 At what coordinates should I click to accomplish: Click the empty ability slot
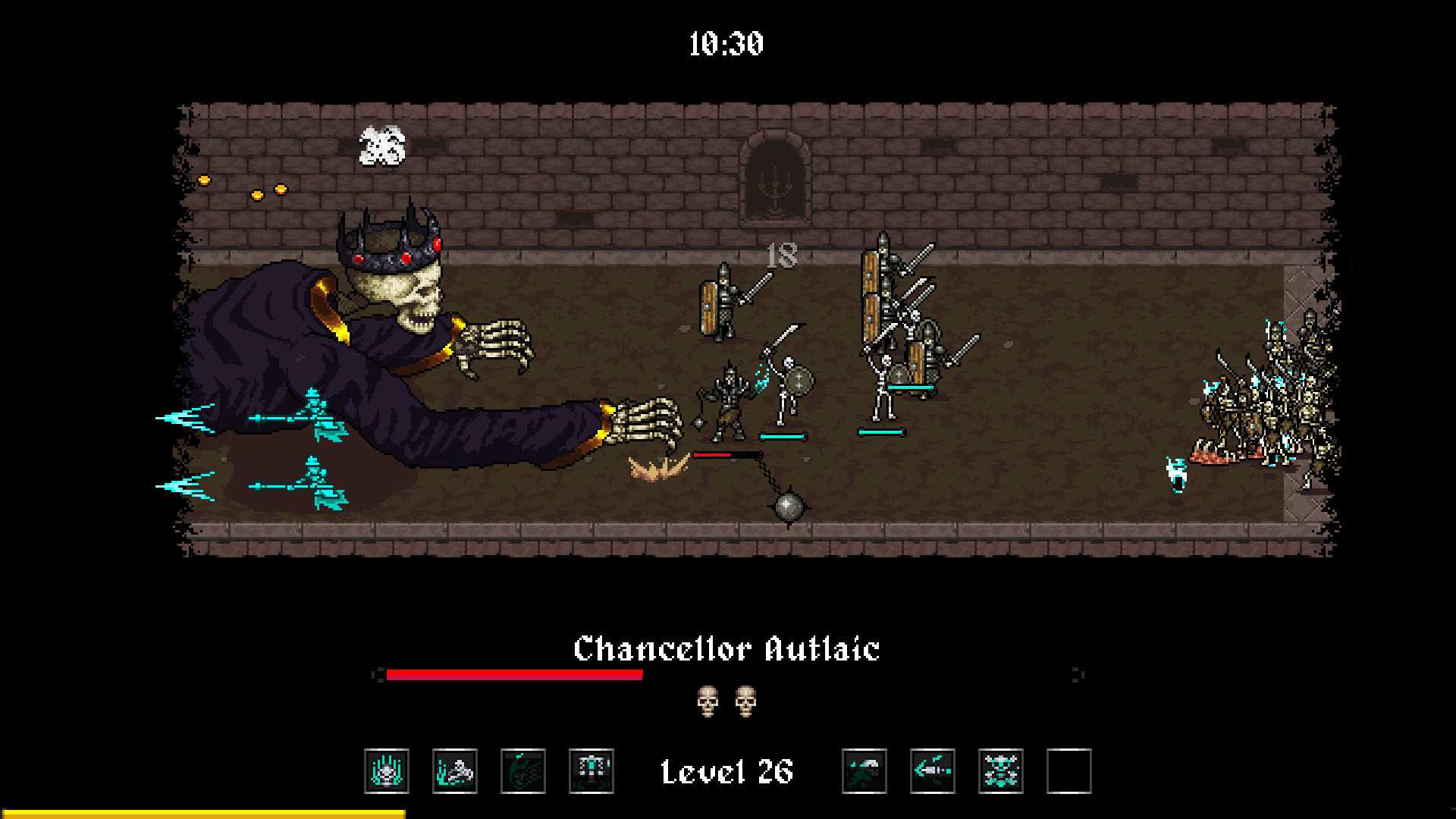[1069, 771]
